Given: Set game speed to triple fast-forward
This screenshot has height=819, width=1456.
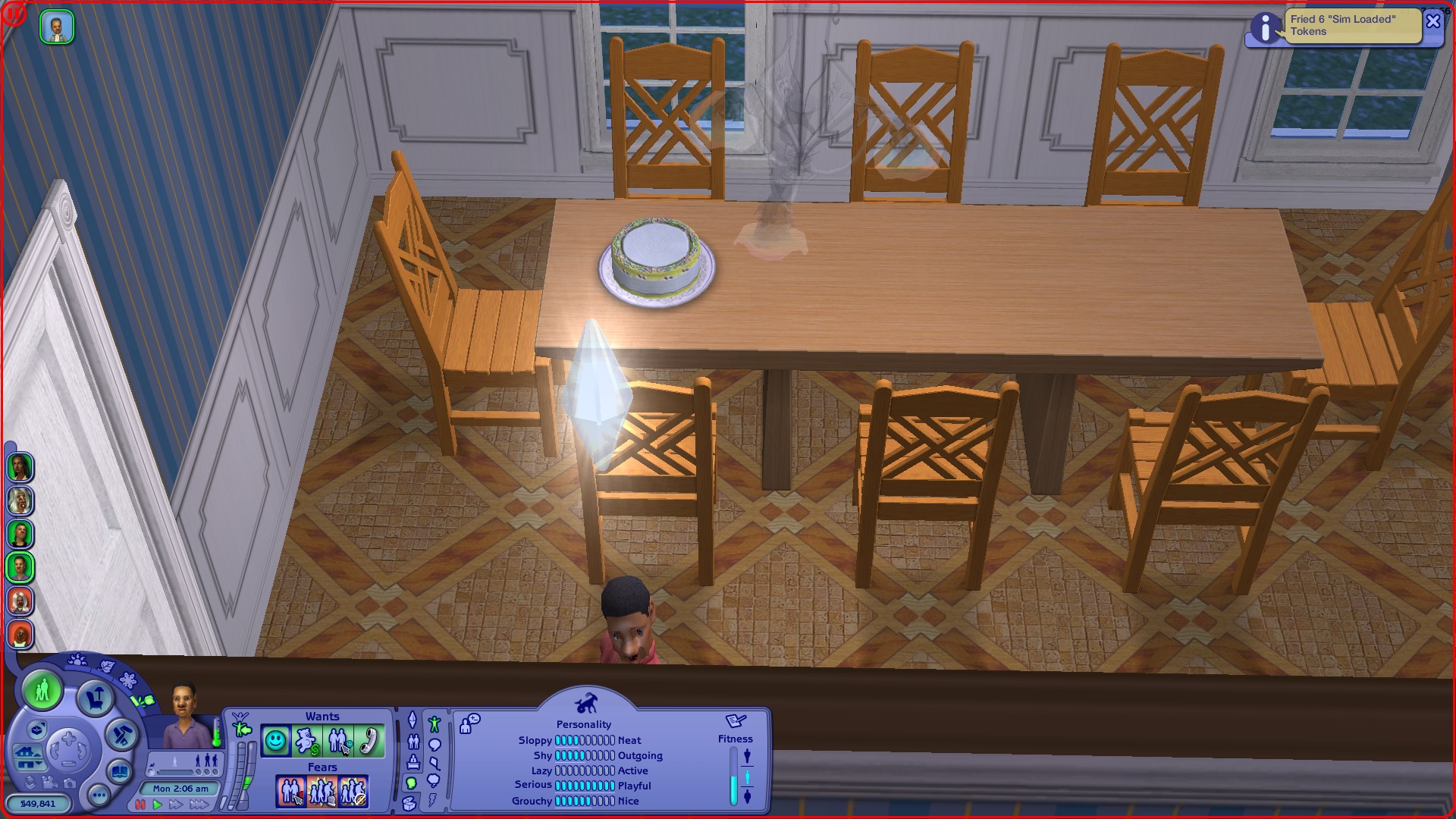Looking at the screenshot, I should pyautogui.click(x=199, y=805).
